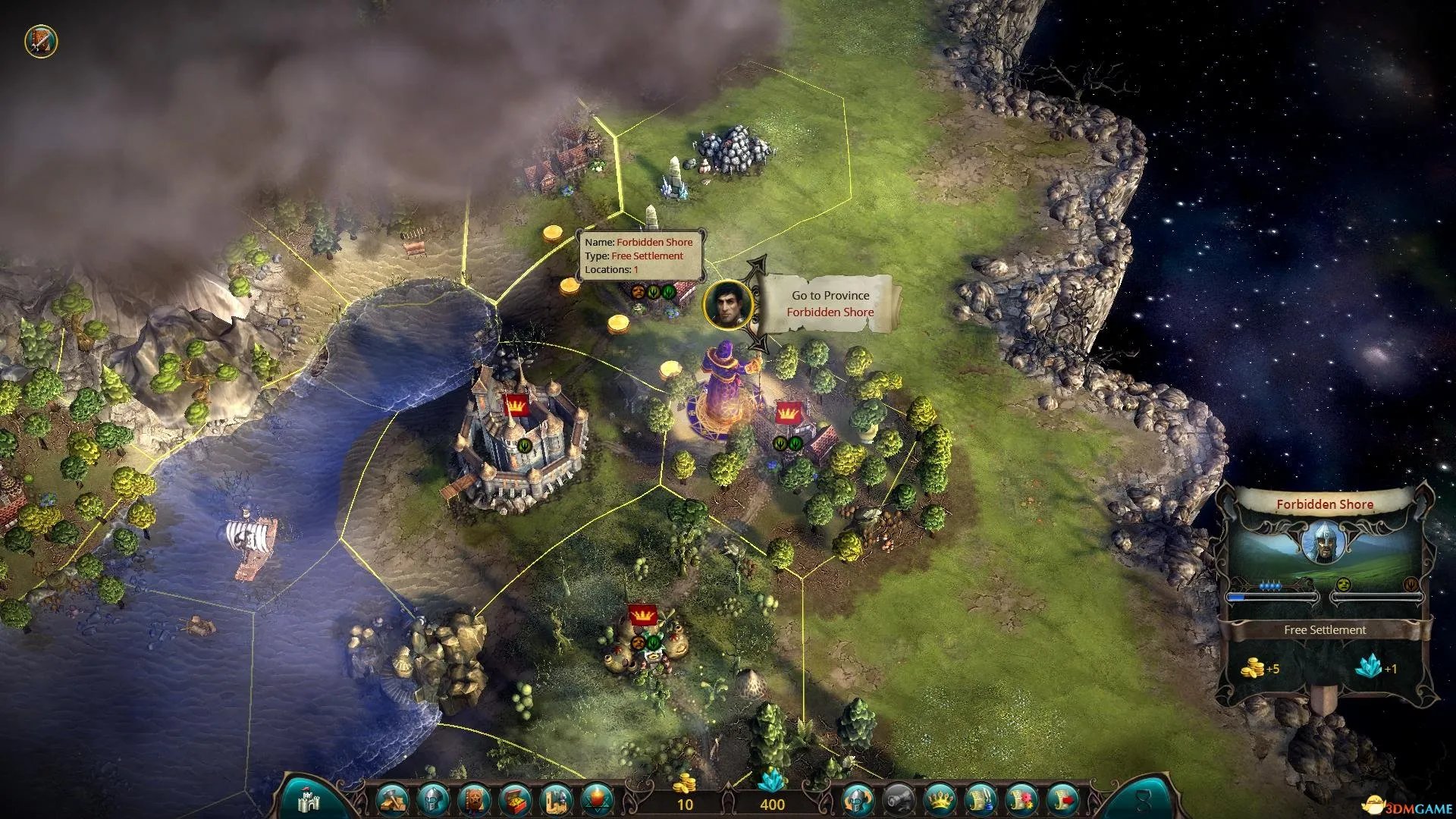1456x819 pixels.
Task: Click the castle tower buildings icon
Action: click(x=557, y=800)
